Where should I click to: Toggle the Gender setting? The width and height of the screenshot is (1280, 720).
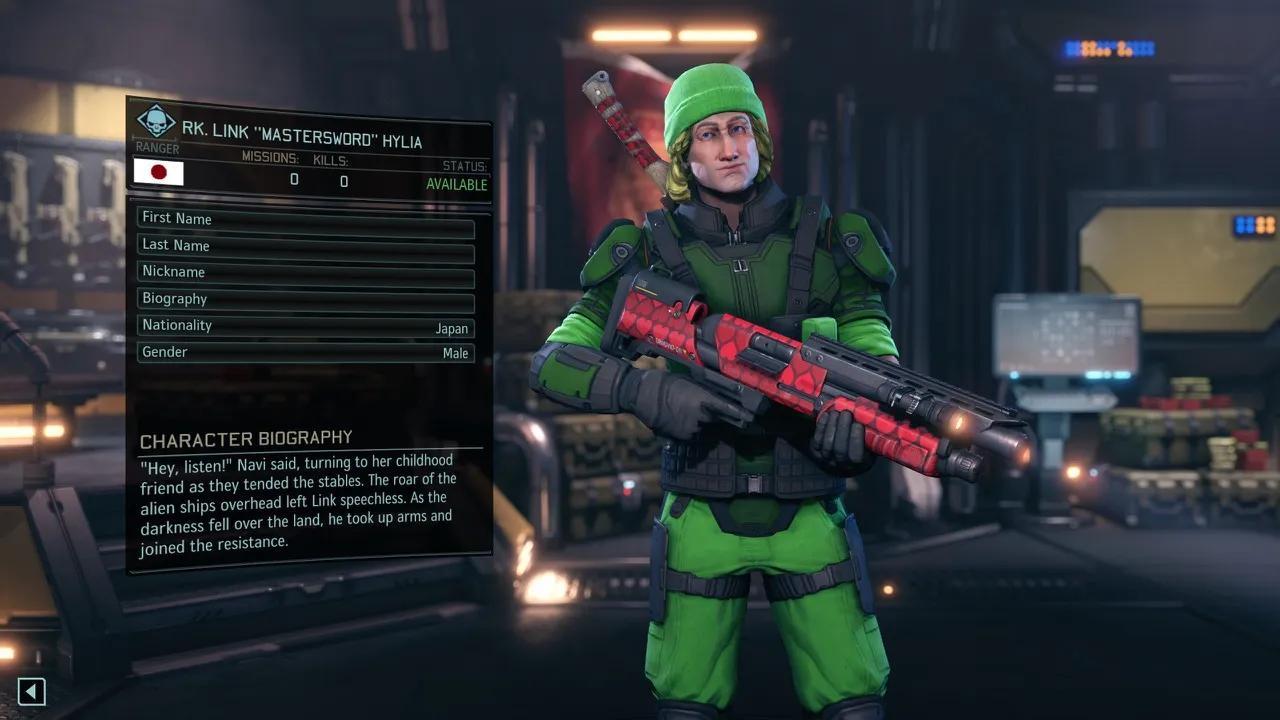(x=305, y=353)
